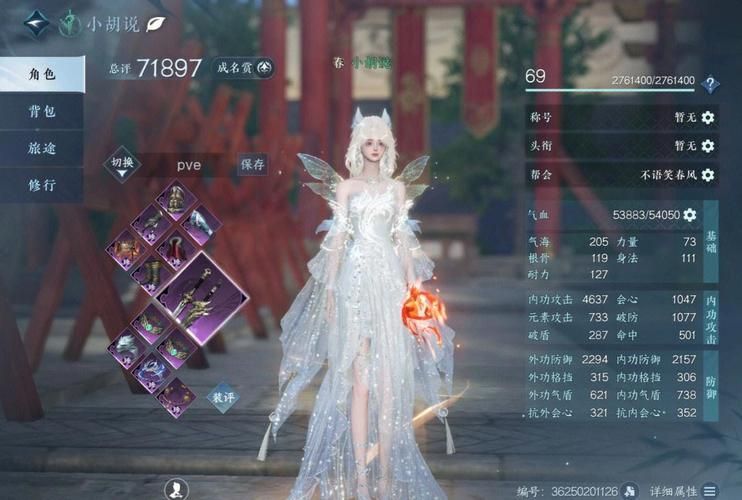742x500 pixels.
Task: Click the gear next to 头衔 rank
Action: coord(708,146)
